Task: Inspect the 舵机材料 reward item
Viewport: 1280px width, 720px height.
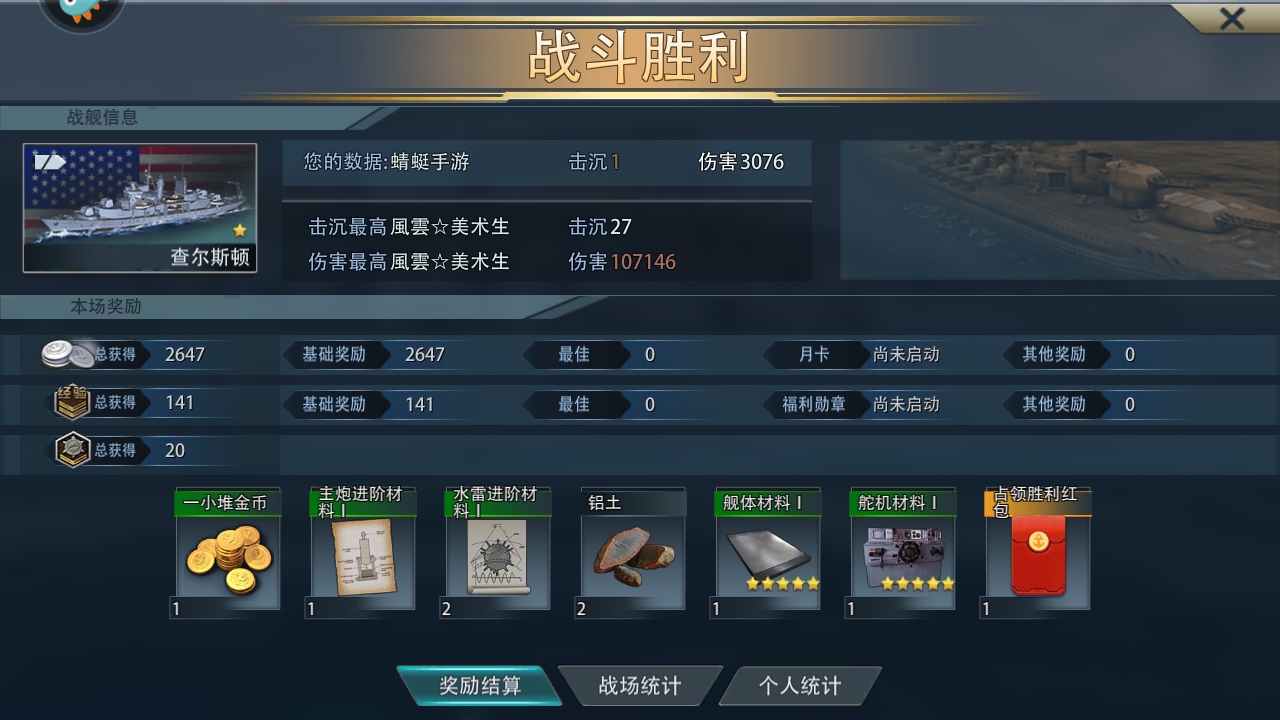Action: pyautogui.click(x=903, y=553)
